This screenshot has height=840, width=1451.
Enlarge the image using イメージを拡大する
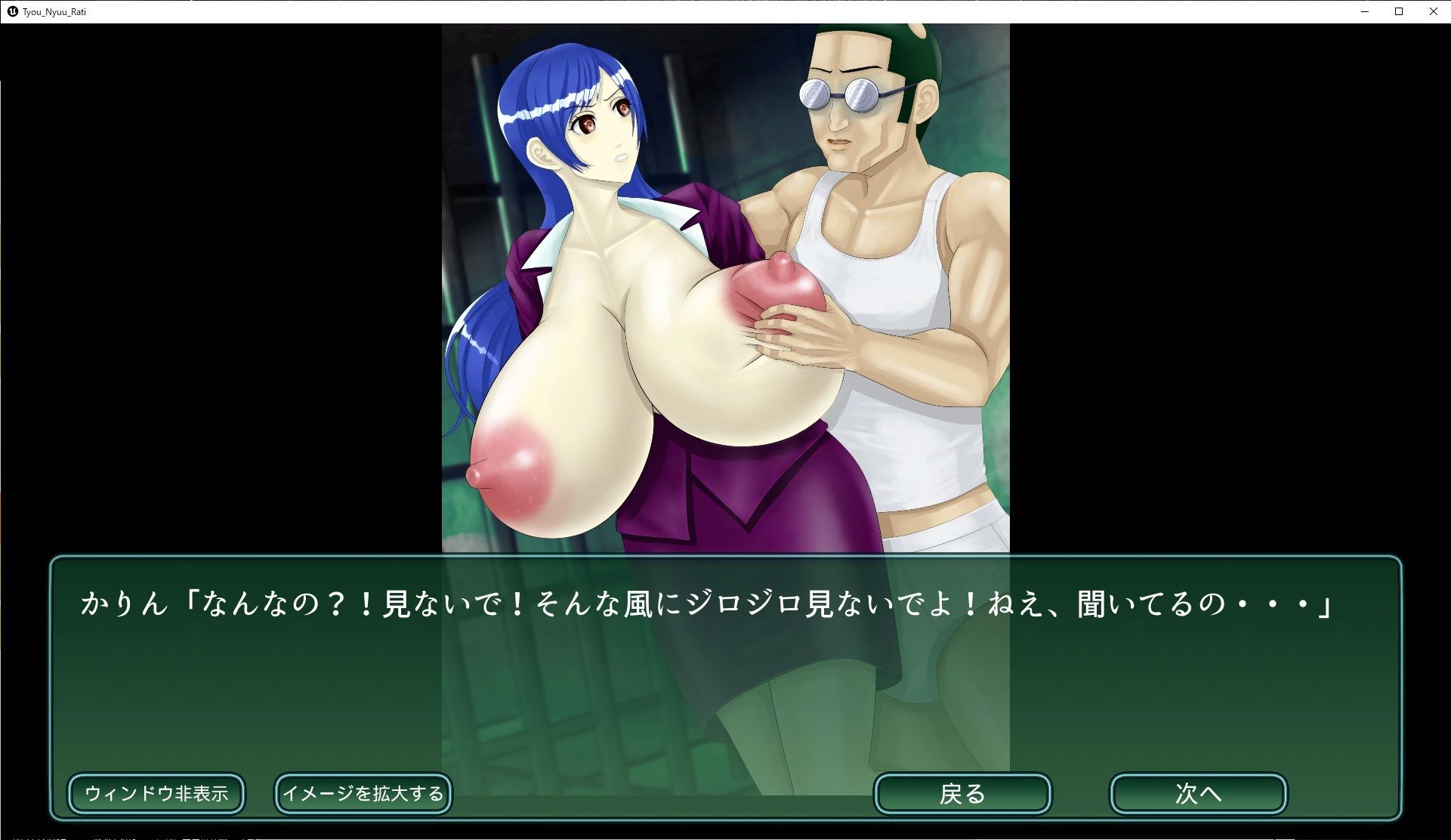[x=363, y=794]
